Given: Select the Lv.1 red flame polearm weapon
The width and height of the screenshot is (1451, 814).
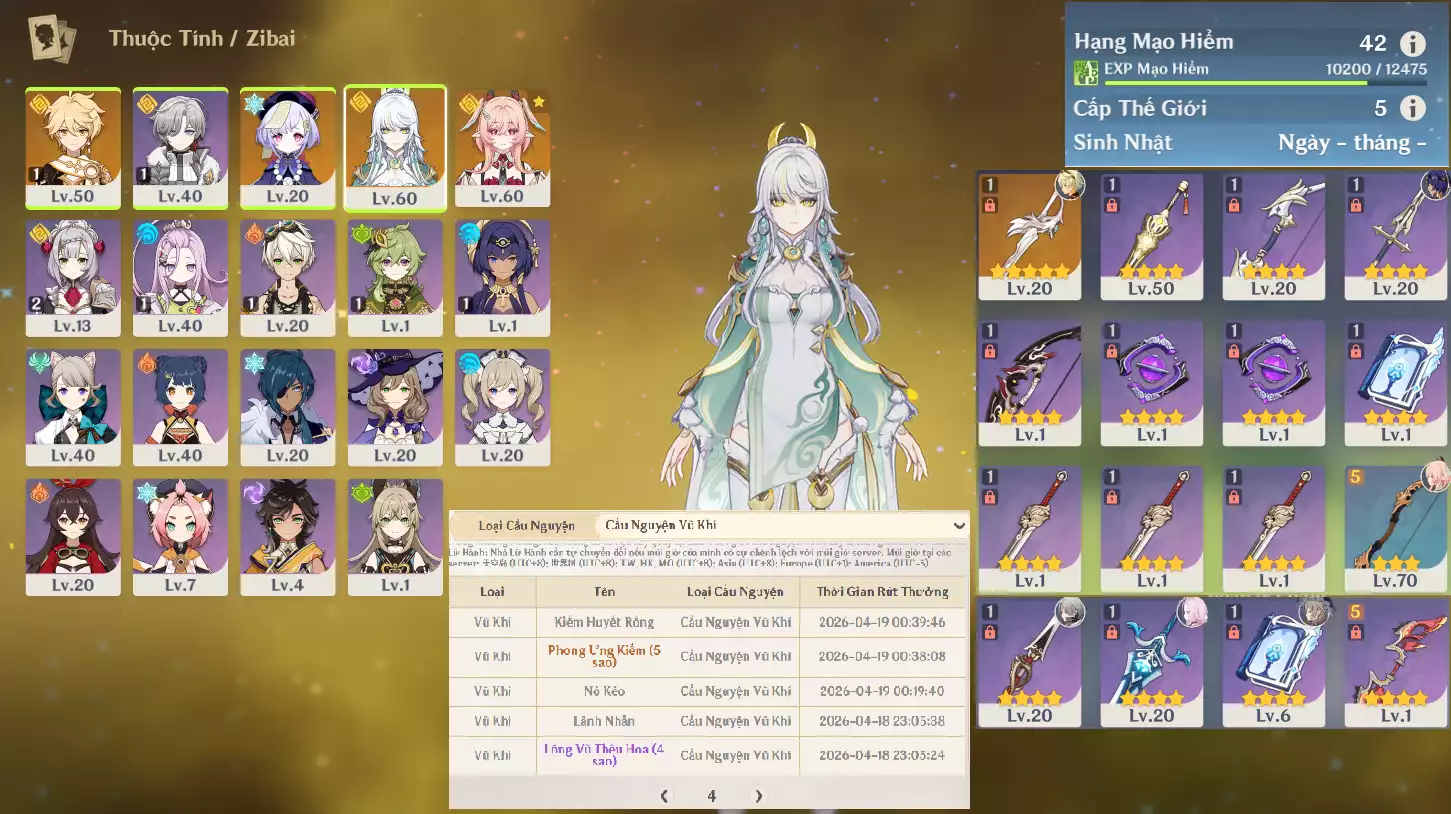Looking at the screenshot, I should (1395, 661).
